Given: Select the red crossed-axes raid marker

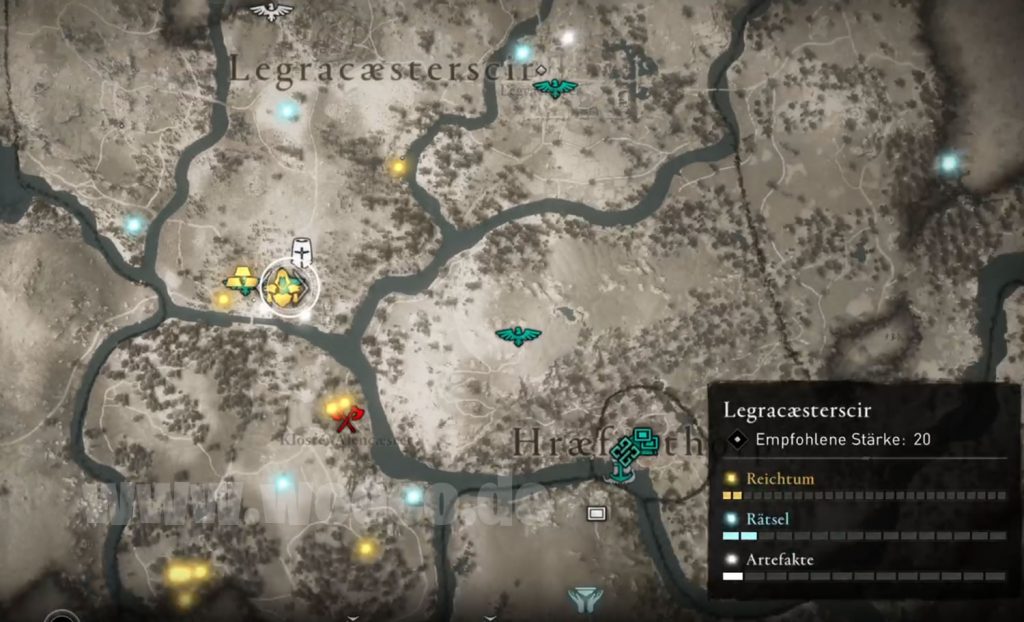Looking at the screenshot, I should [349, 413].
